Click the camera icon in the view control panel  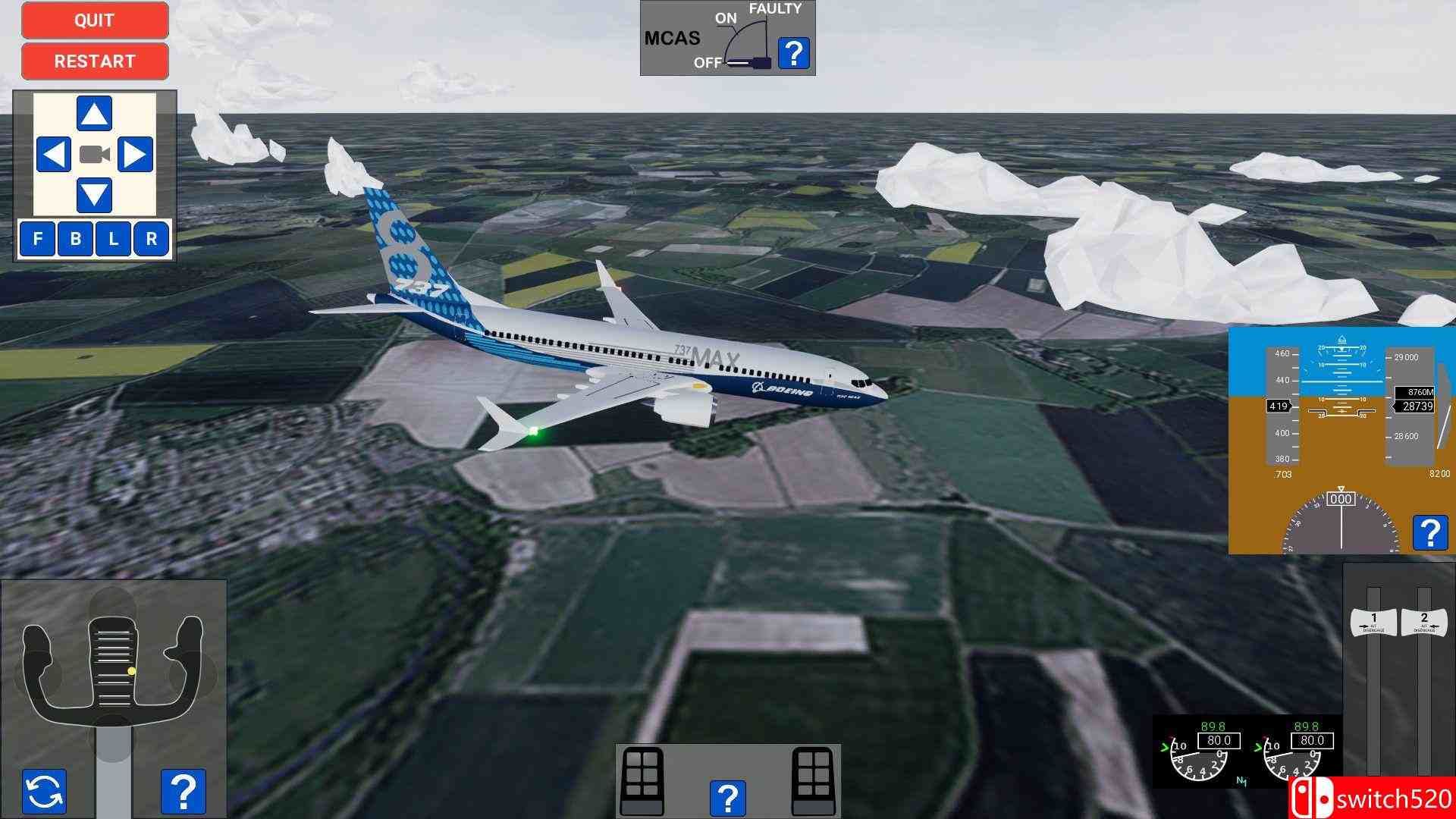94,155
